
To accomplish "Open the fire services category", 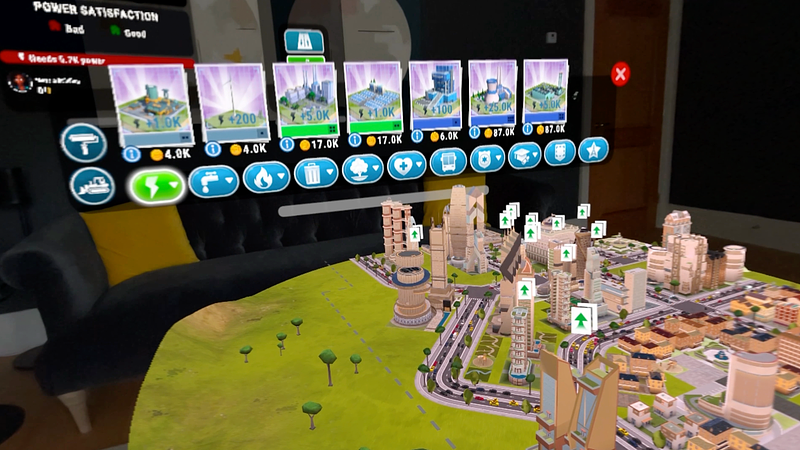I will pos(266,177).
